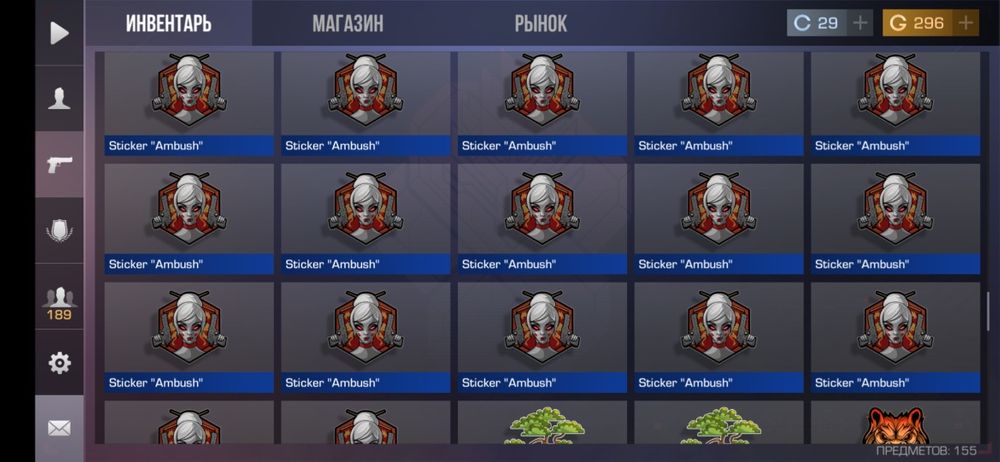Select the pistol inventory icon
This screenshot has width=1000, height=462.
(59, 164)
